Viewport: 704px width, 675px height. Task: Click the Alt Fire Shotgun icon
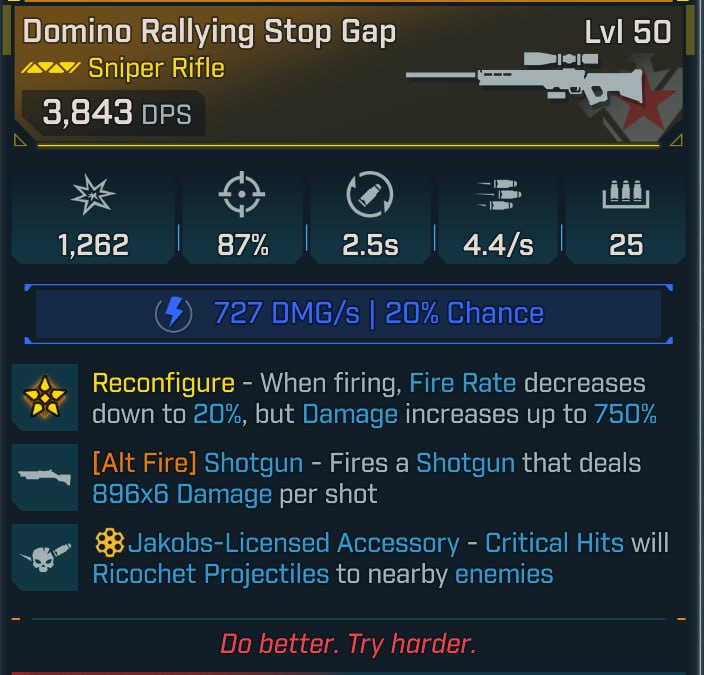[43, 478]
